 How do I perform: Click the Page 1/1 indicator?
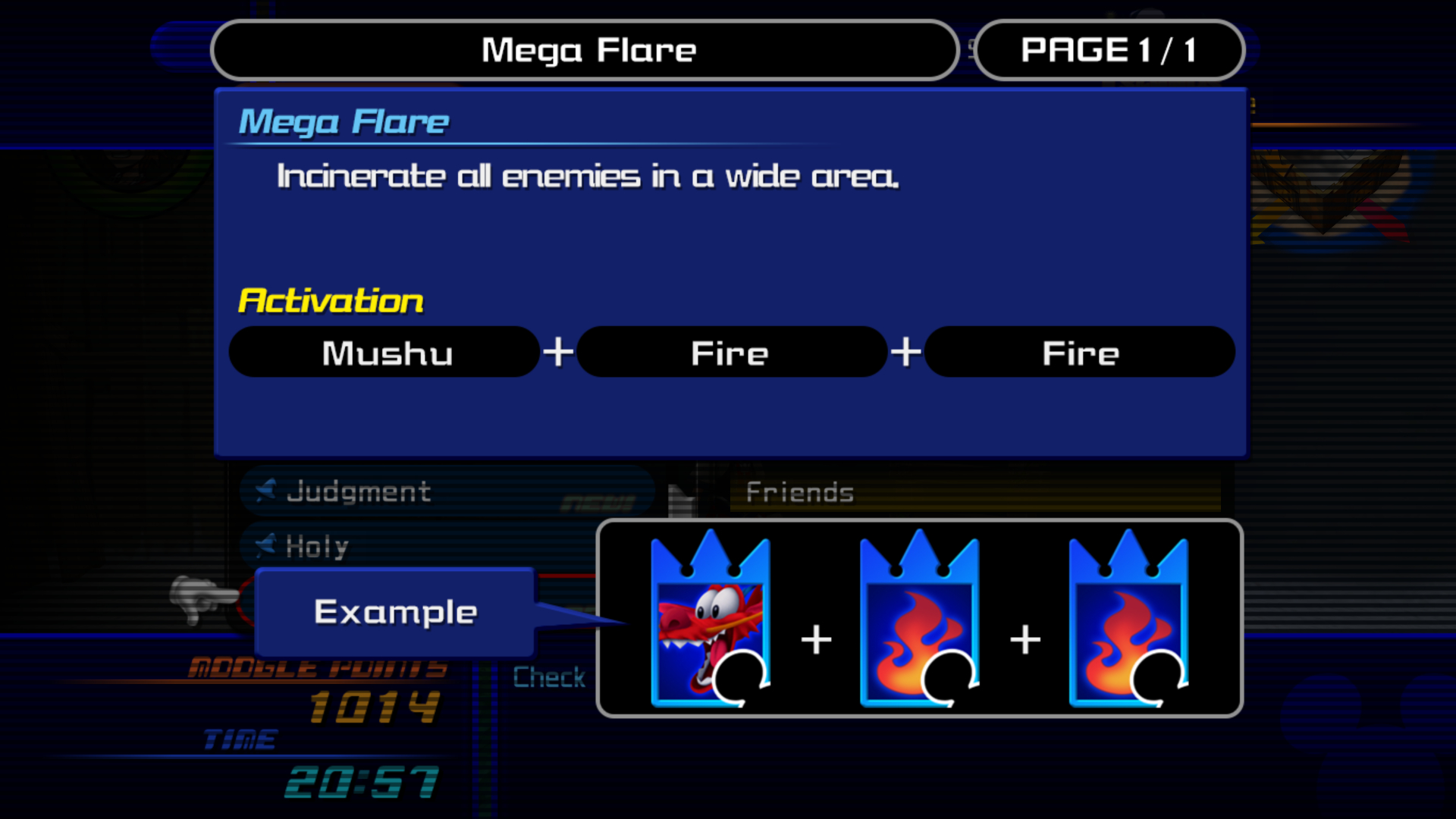click(1109, 51)
